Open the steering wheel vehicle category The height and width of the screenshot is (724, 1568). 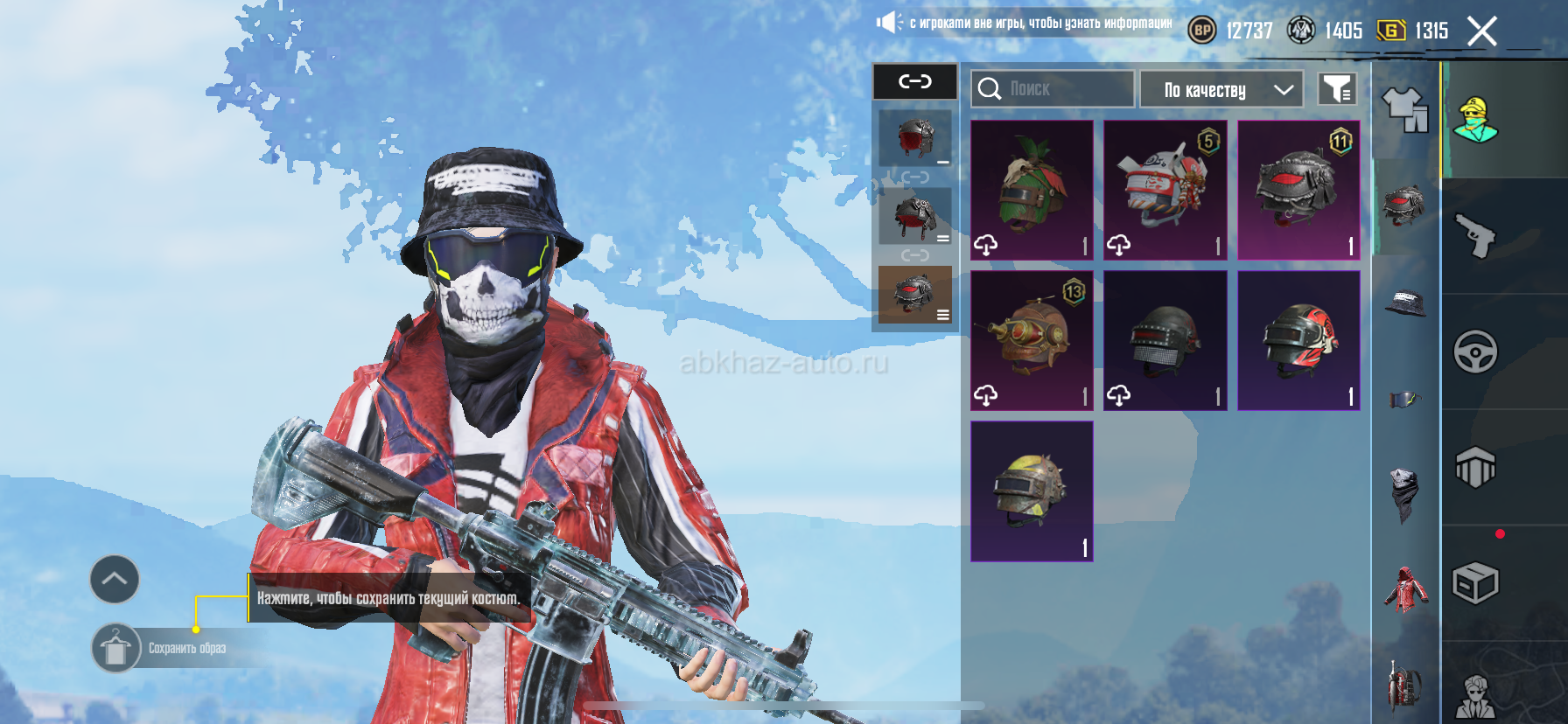pyautogui.click(x=1475, y=352)
